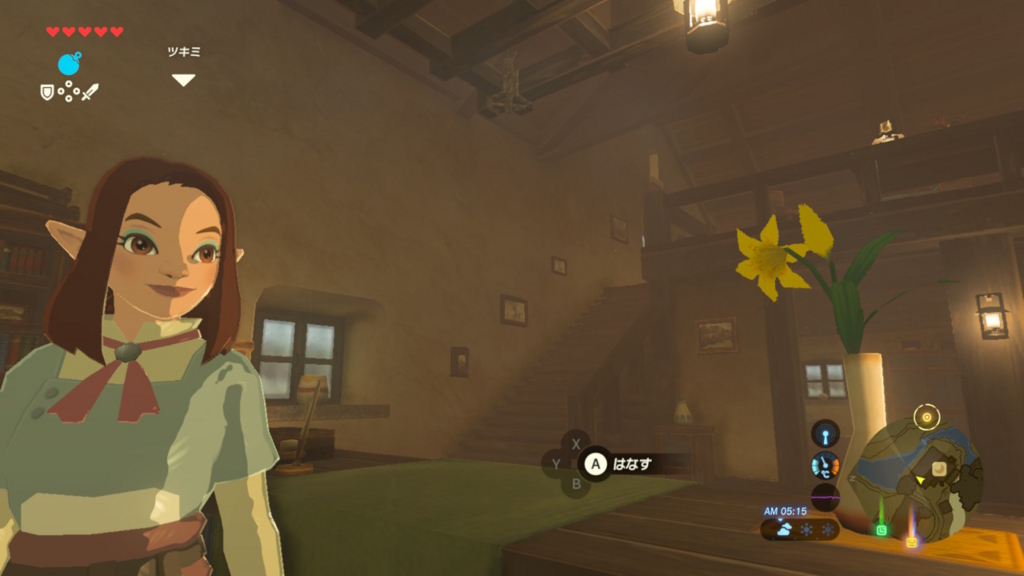
Task: Click the sword weapon icon
Action: [90, 92]
